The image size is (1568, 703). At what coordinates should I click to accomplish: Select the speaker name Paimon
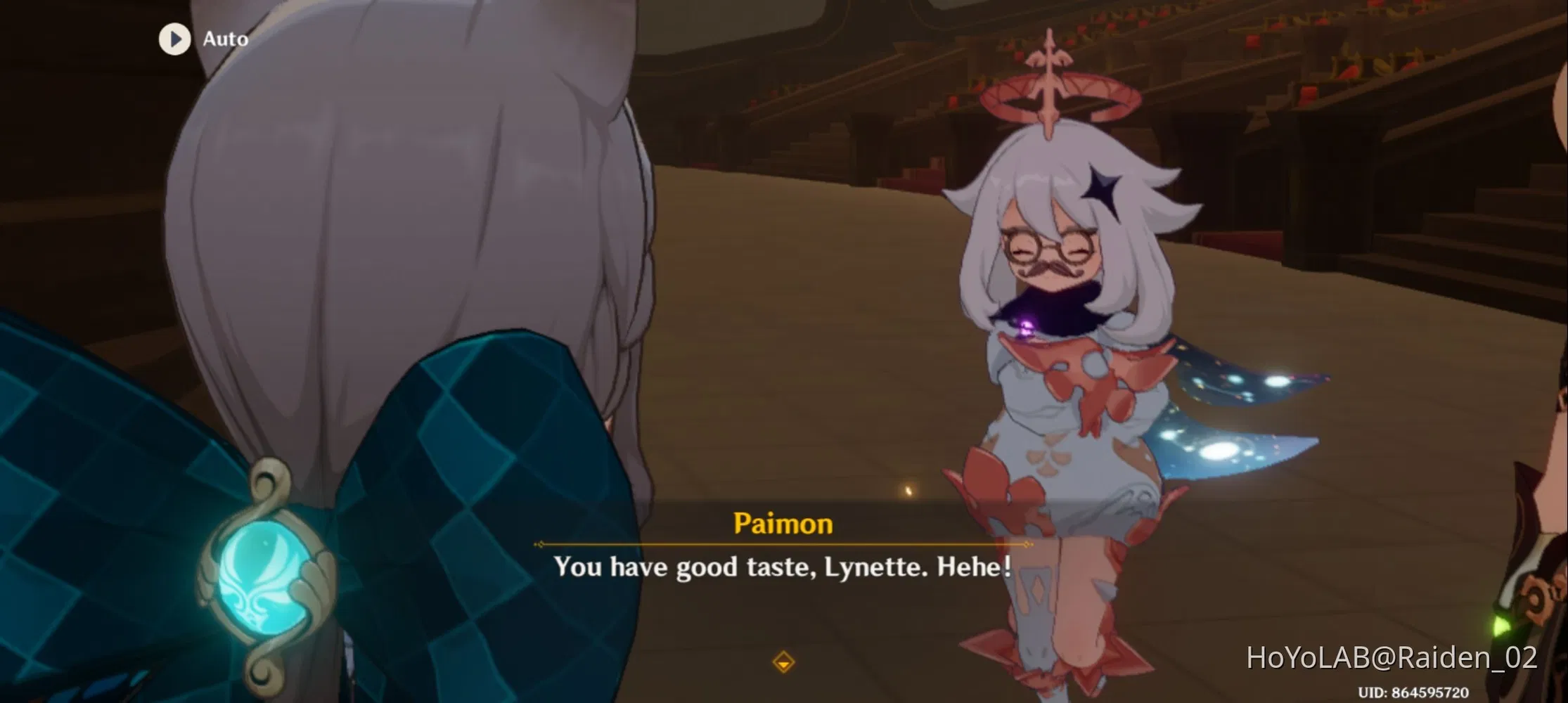[783, 524]
